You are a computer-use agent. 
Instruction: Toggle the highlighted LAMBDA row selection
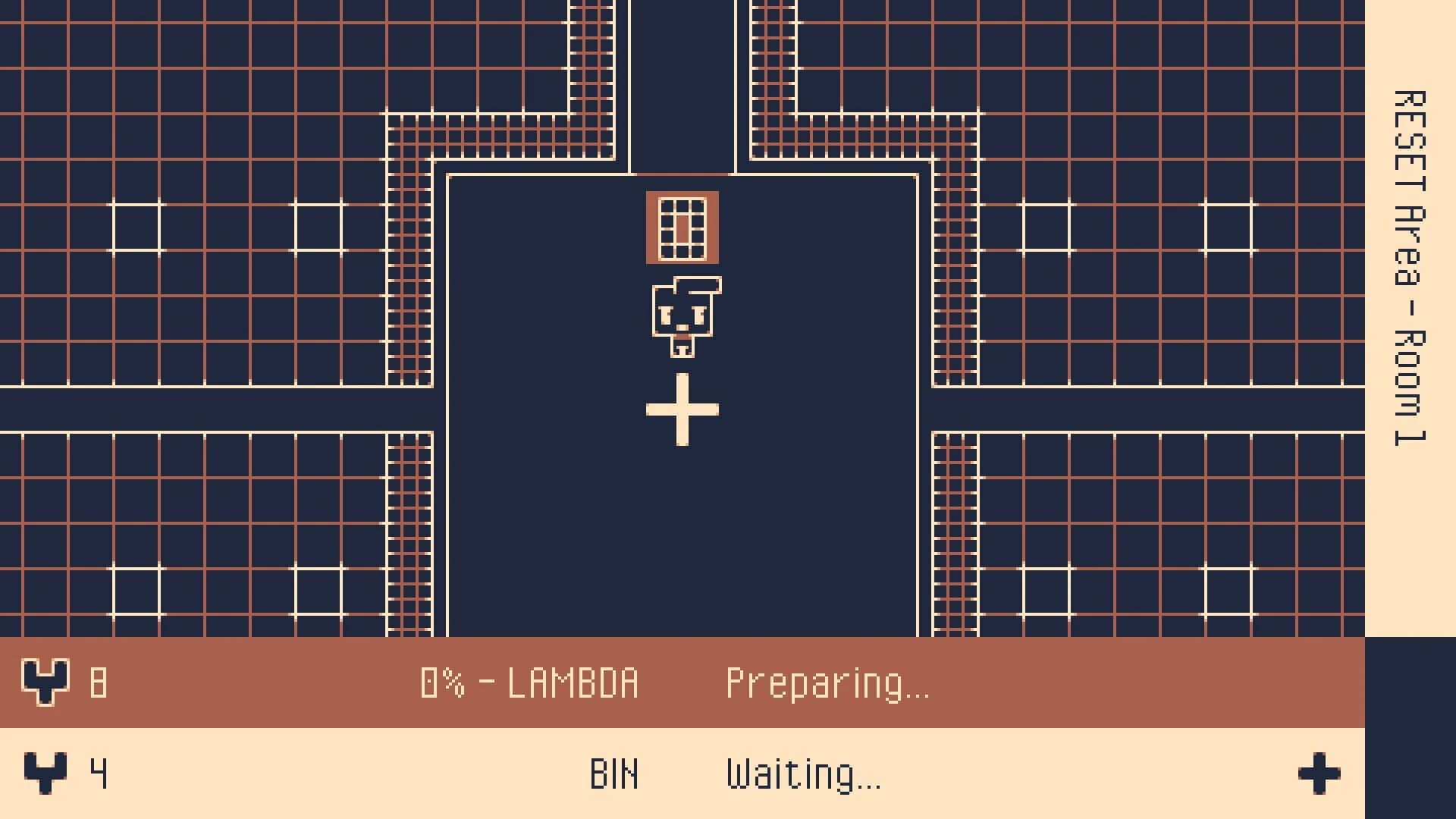(303, 682)
